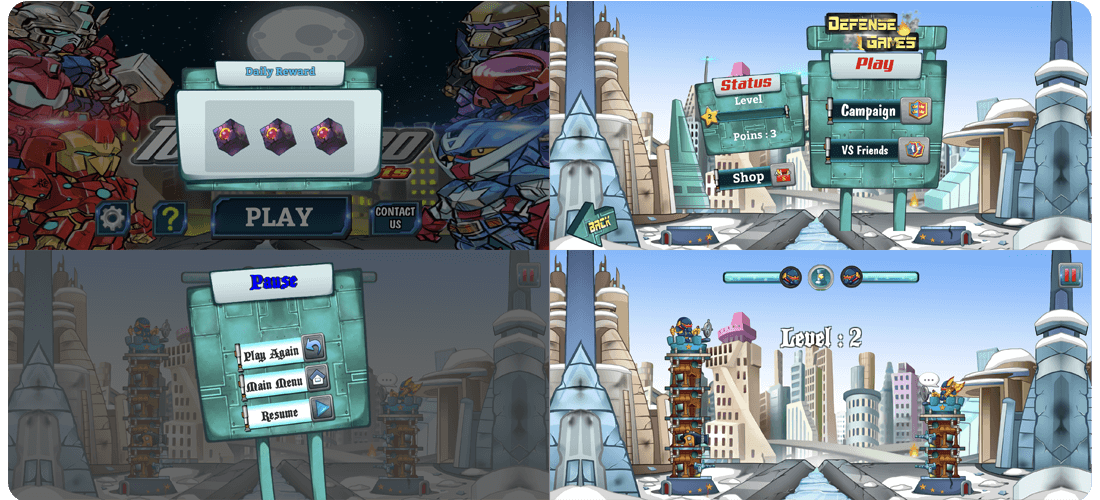The width and height of the screenshot is (1100, 500).
Task: Pause the match on the Level 2 screen
Action: click(x=1069, y=275)
